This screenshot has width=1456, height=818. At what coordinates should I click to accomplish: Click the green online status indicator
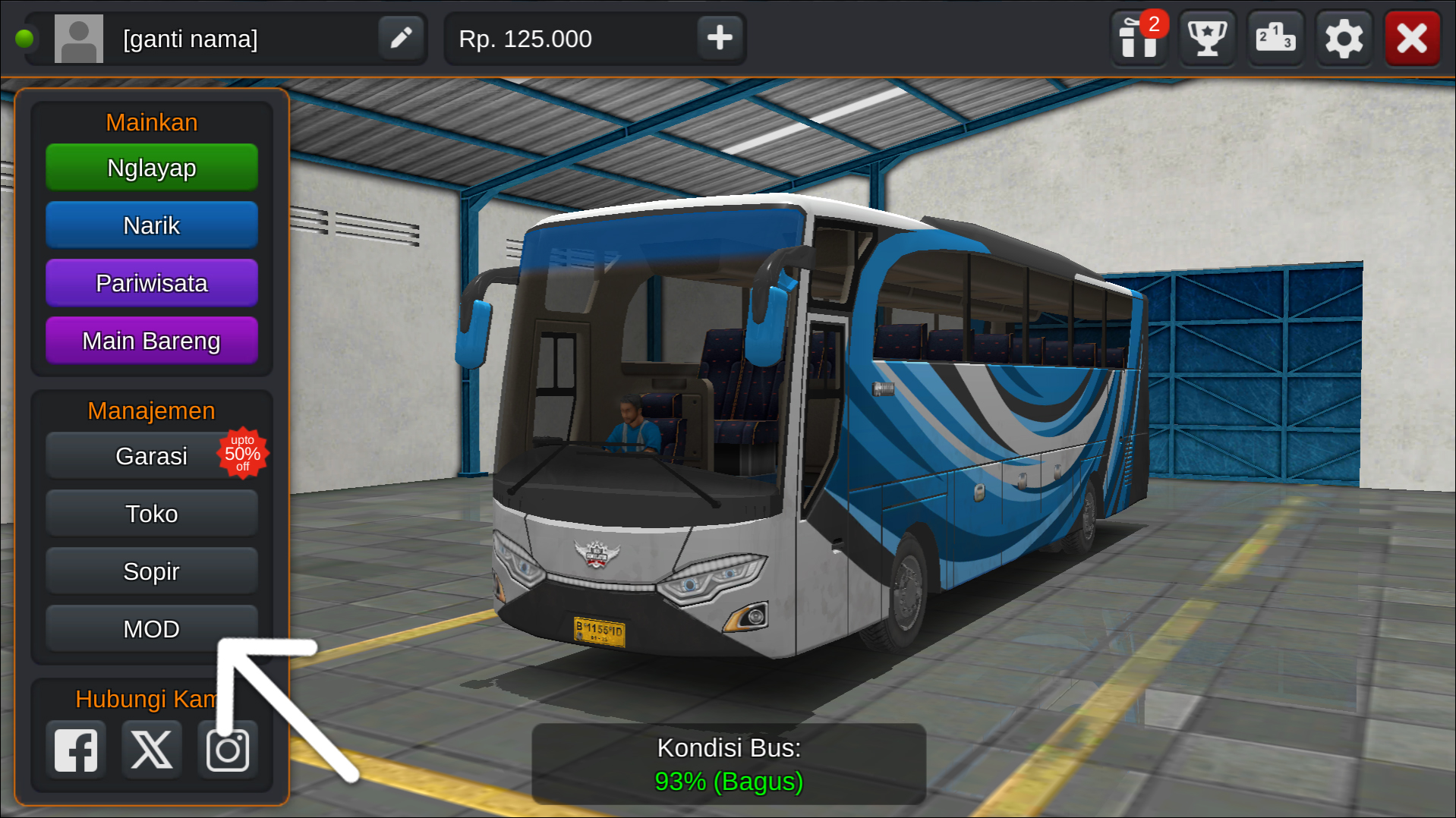coord(25,38)
